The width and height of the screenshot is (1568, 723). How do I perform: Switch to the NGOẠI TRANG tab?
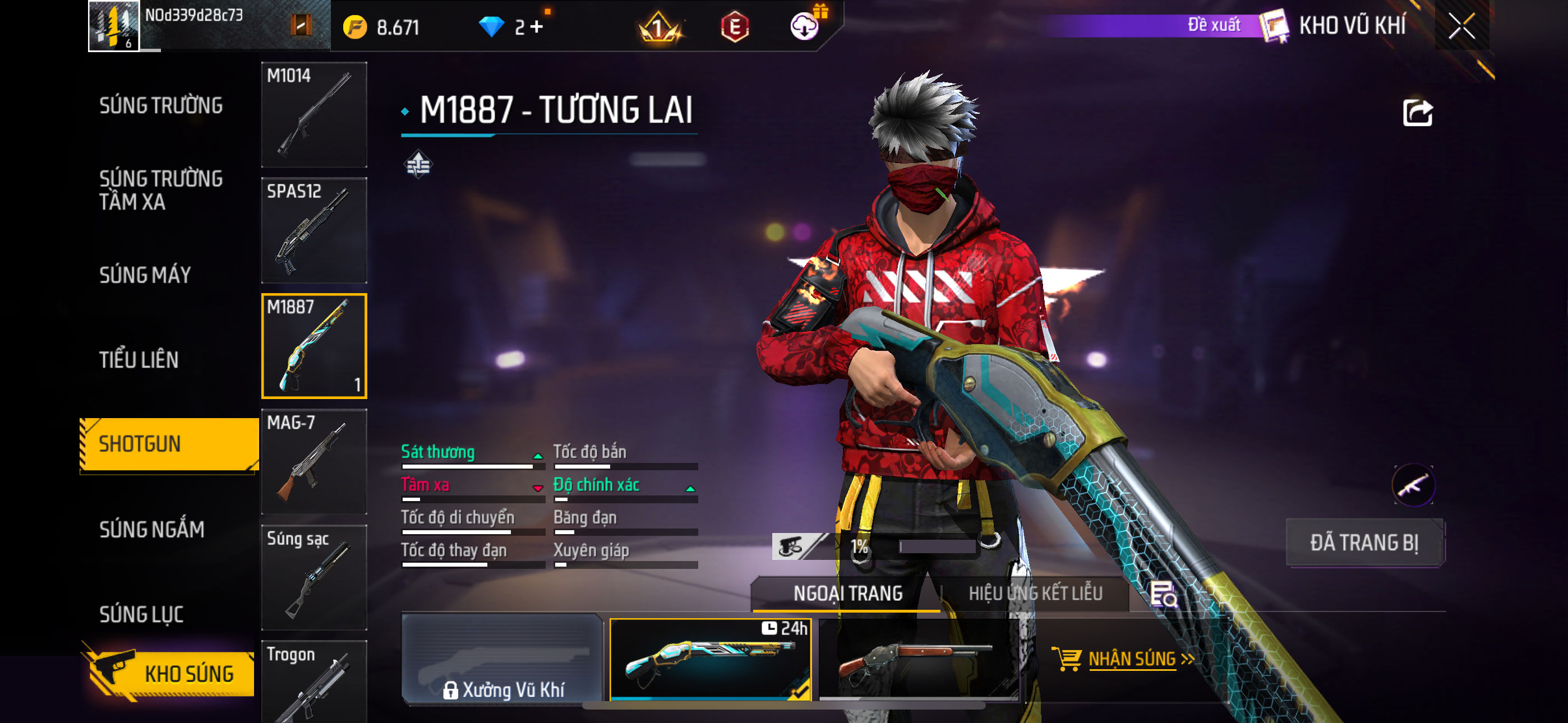click(847, 594)
